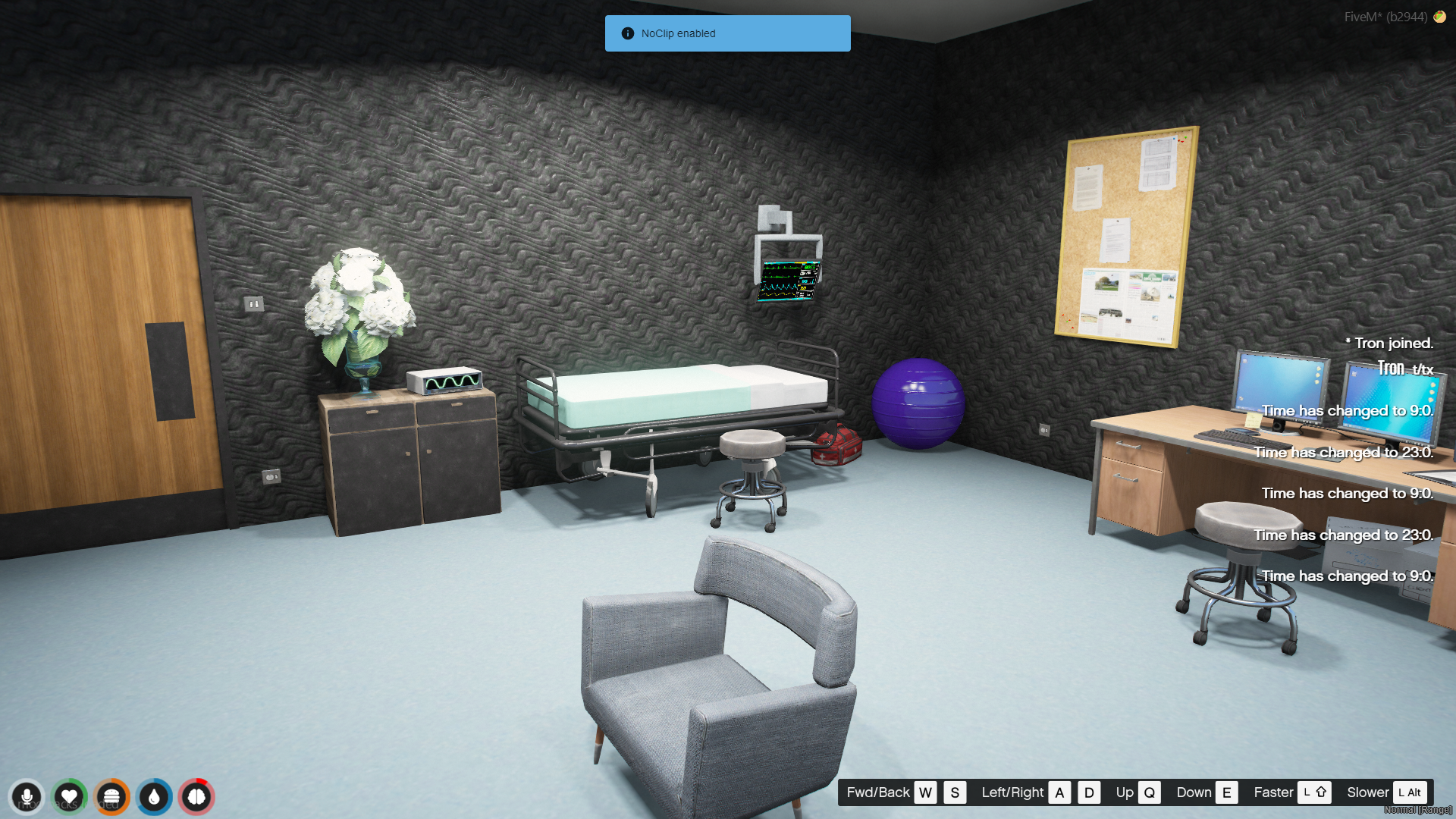The width and height of the screenshot is (1456, 819).
Task: Select the water drop thirst icon
Action: [154, 797]
